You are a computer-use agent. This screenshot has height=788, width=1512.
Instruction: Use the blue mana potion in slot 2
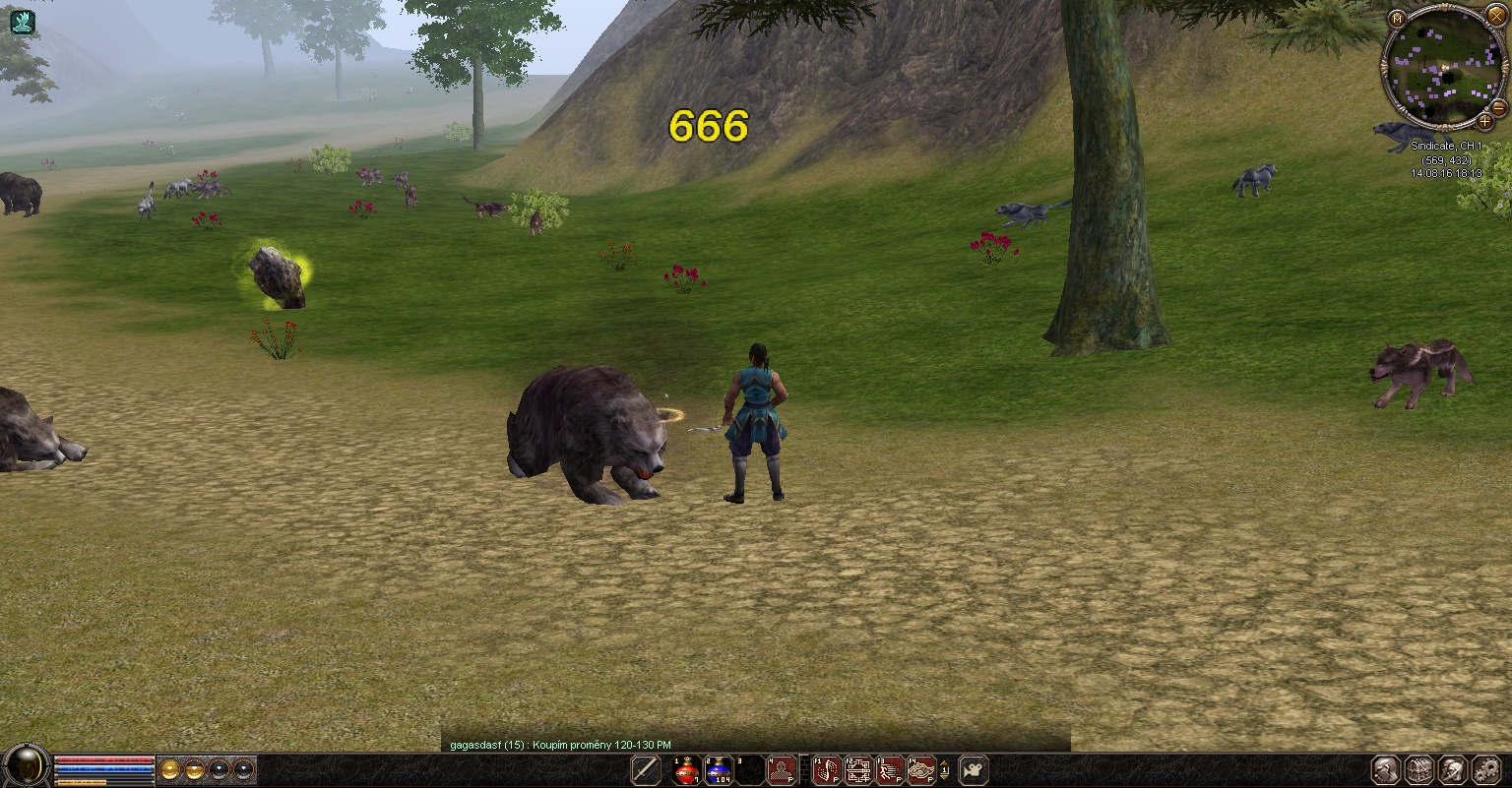coord(719,770)
